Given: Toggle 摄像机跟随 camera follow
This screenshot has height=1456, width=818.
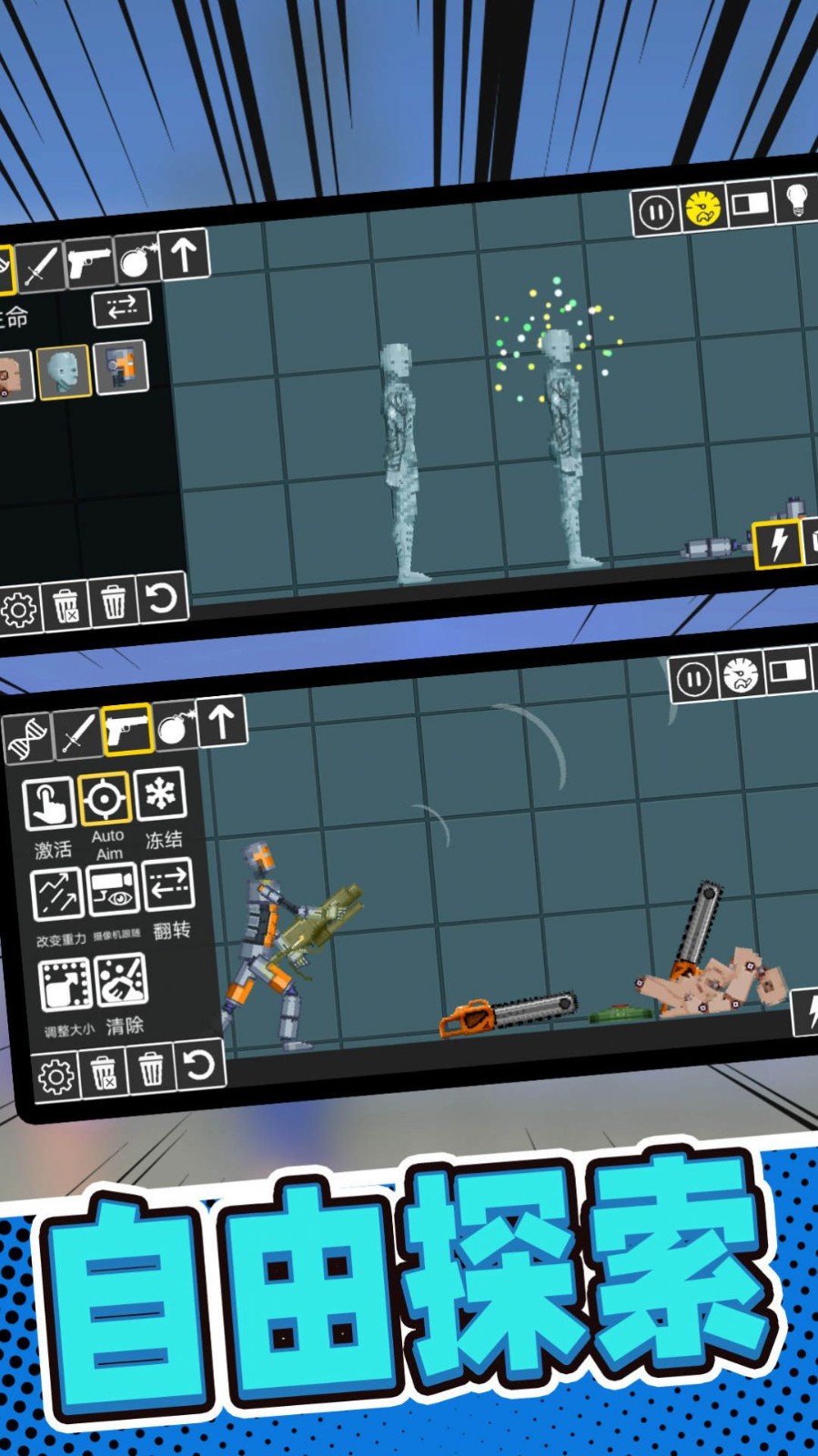Looking at the screenshot, I should (x=114, y=889).
